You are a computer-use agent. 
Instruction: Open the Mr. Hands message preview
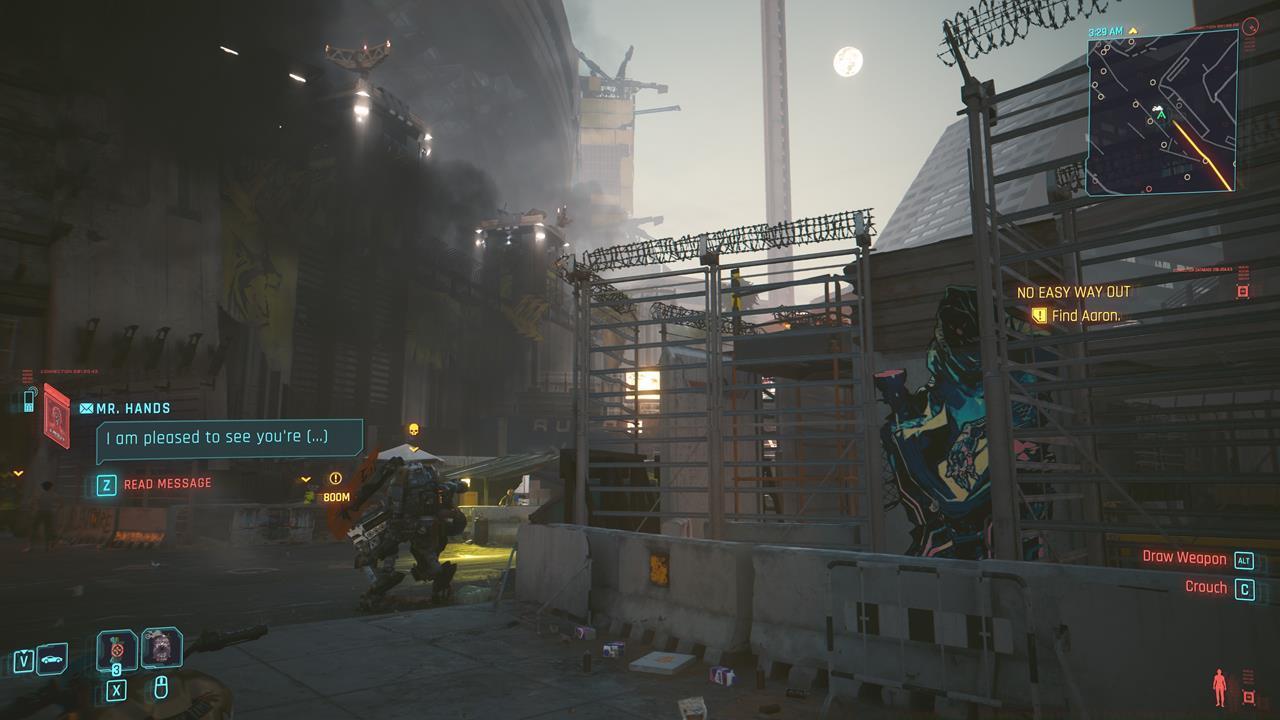[x=229, y=438]
